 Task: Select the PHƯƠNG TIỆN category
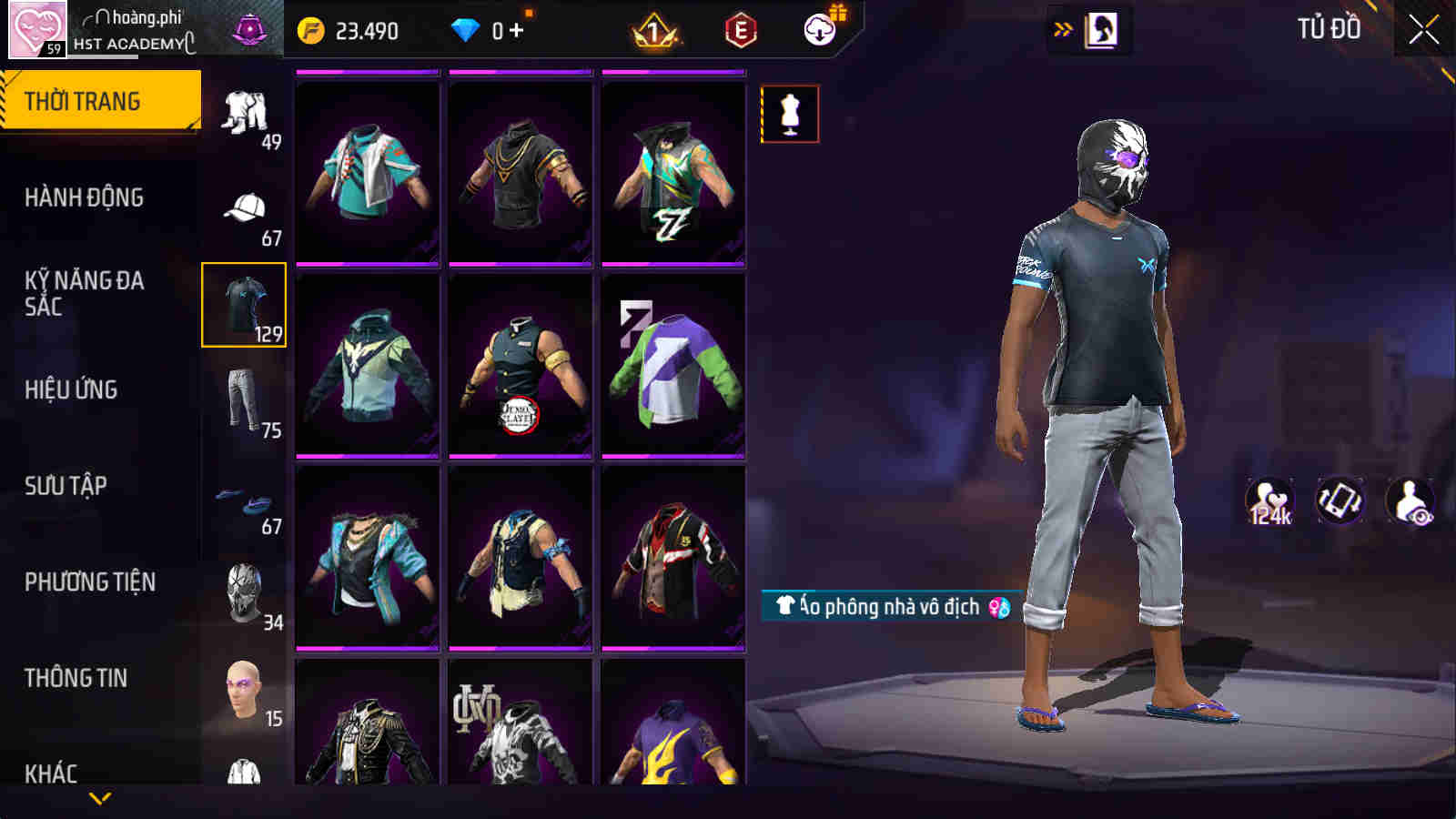pyautogui.click(x=91, y=582)
